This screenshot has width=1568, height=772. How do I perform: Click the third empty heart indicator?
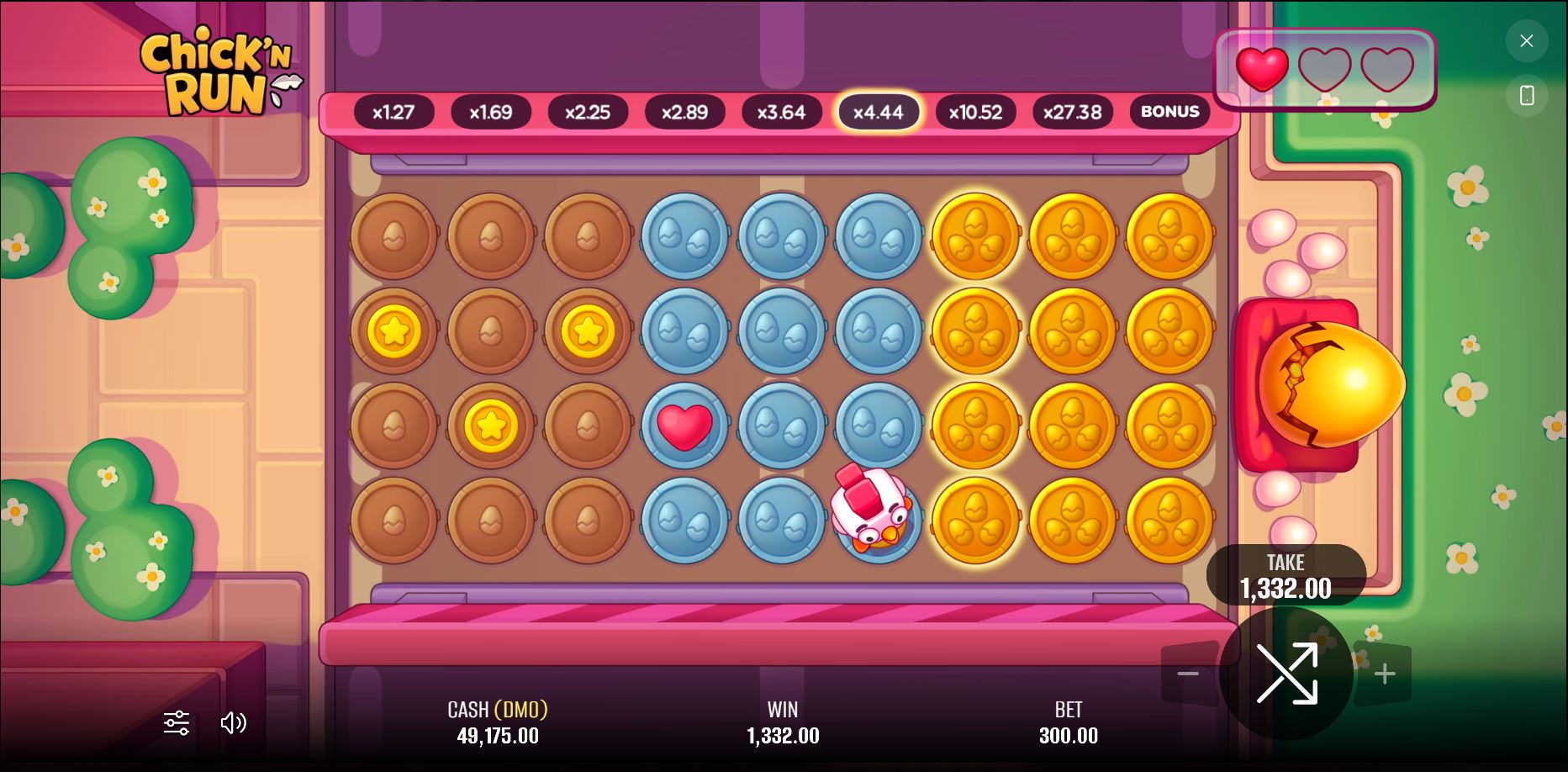(1386, 71)
